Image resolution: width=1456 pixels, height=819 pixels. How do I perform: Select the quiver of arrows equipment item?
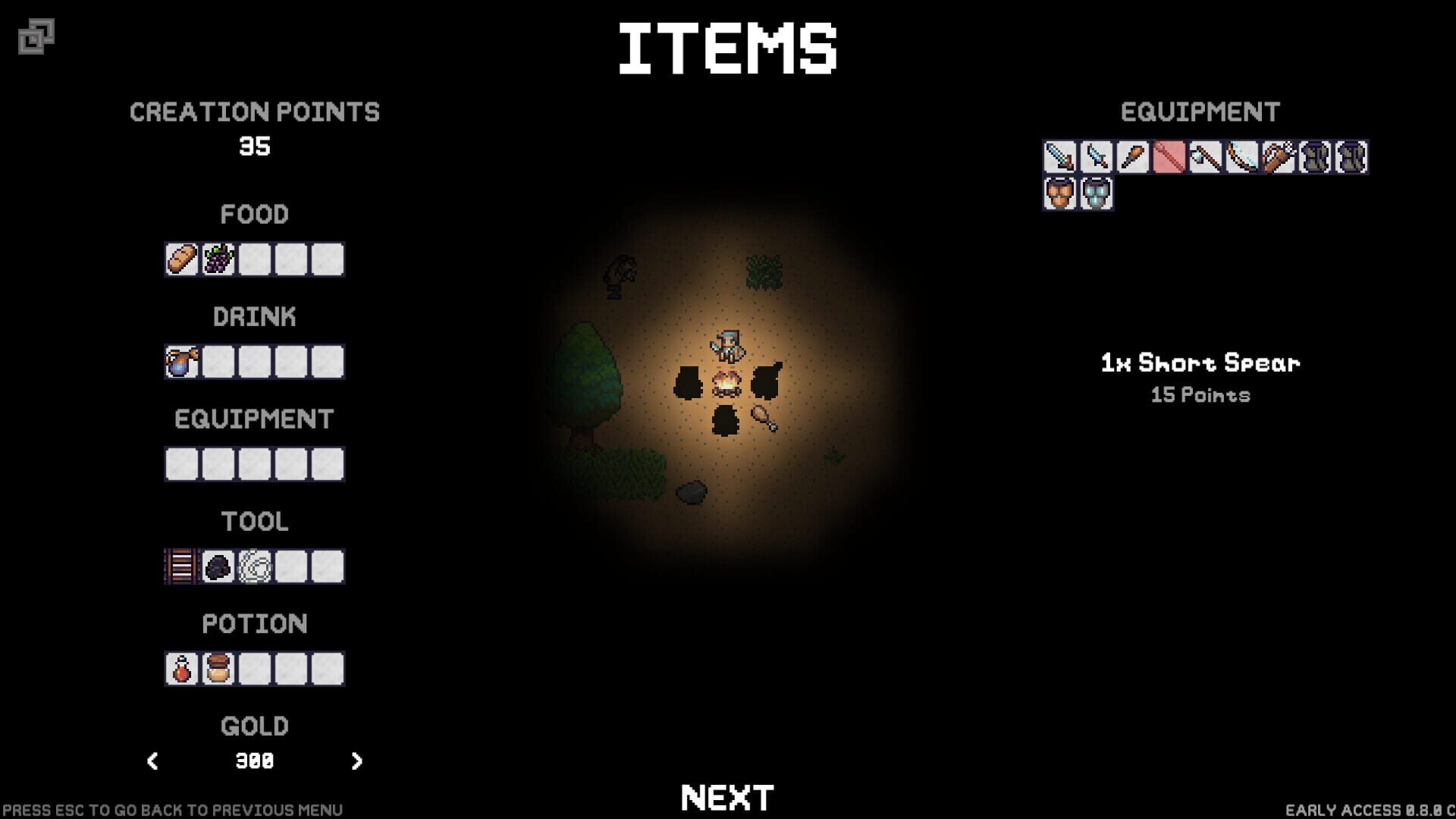1279,156
